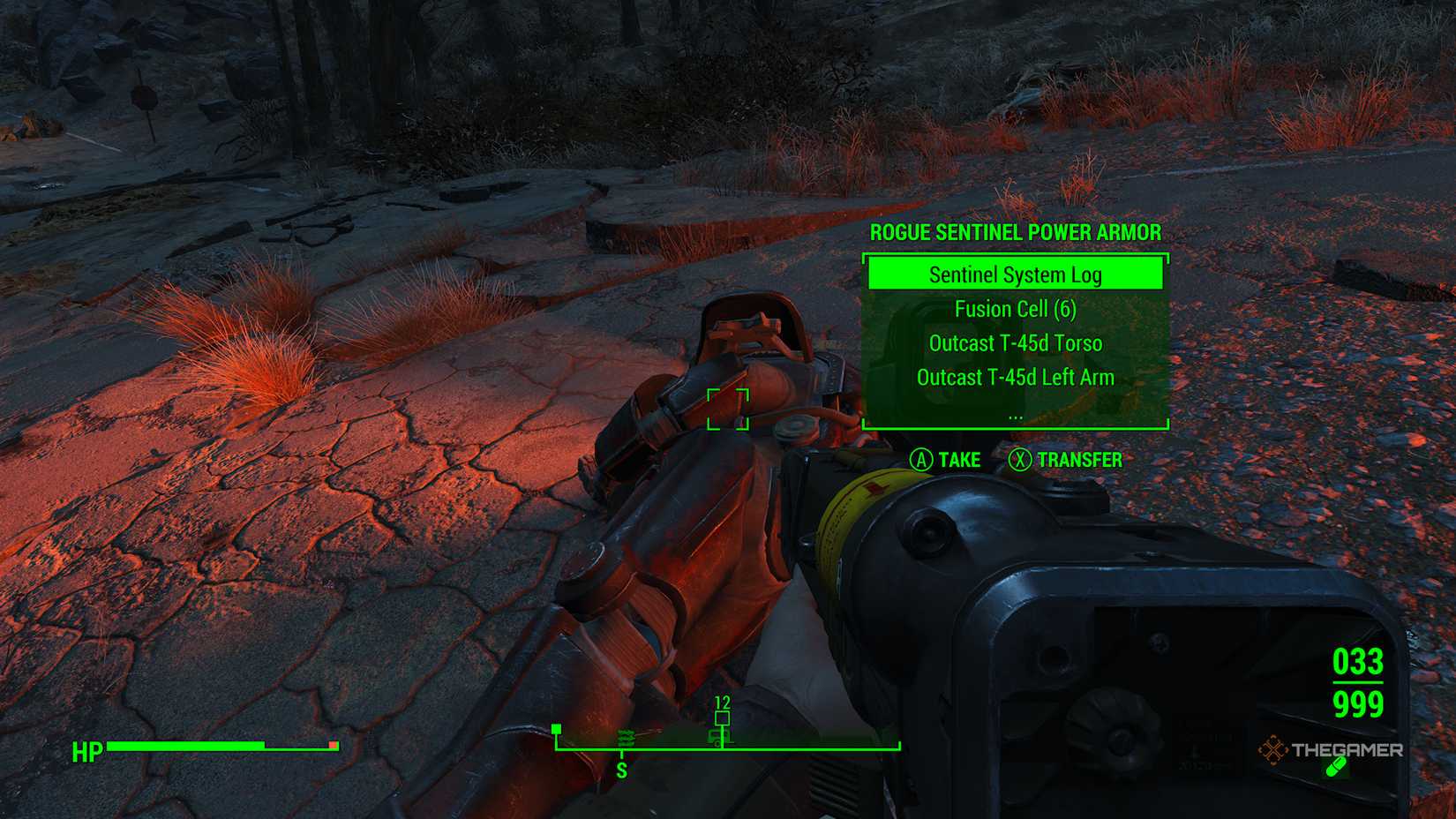Click the interaction brackets on the power armor

pyautogui.click(x=729, y=410)
